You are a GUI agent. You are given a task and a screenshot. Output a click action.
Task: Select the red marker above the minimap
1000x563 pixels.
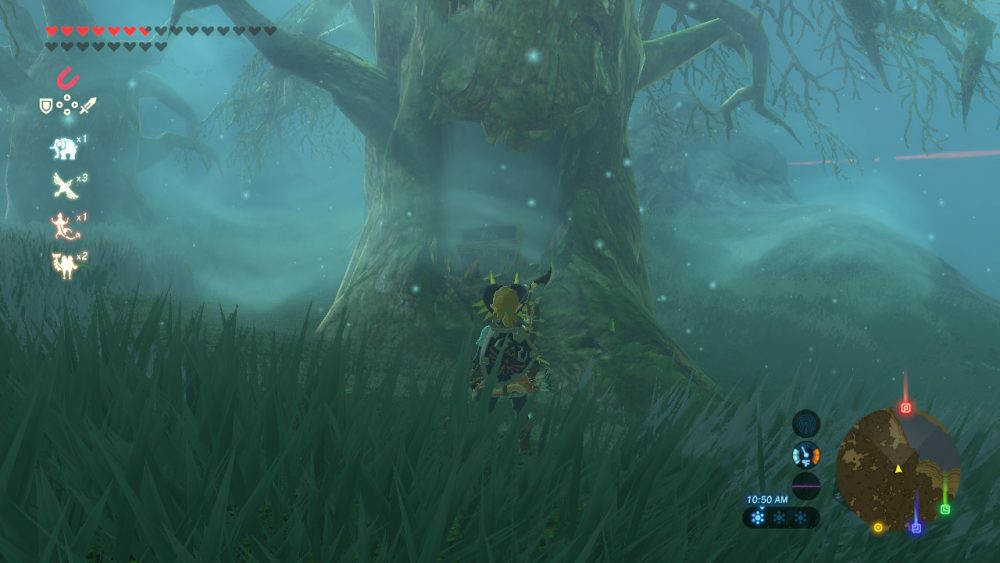pyautogui.click(x=906, y=407)
